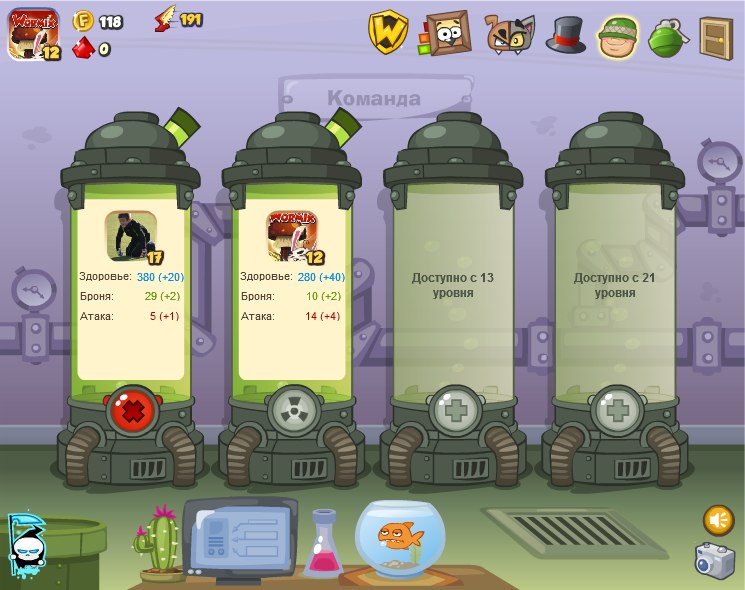The height and width of the screenshot is (590, 745).
Task: Select the level 12 rabbit teammate portrait
Action: pyautogui.click(x=292, y=236)
